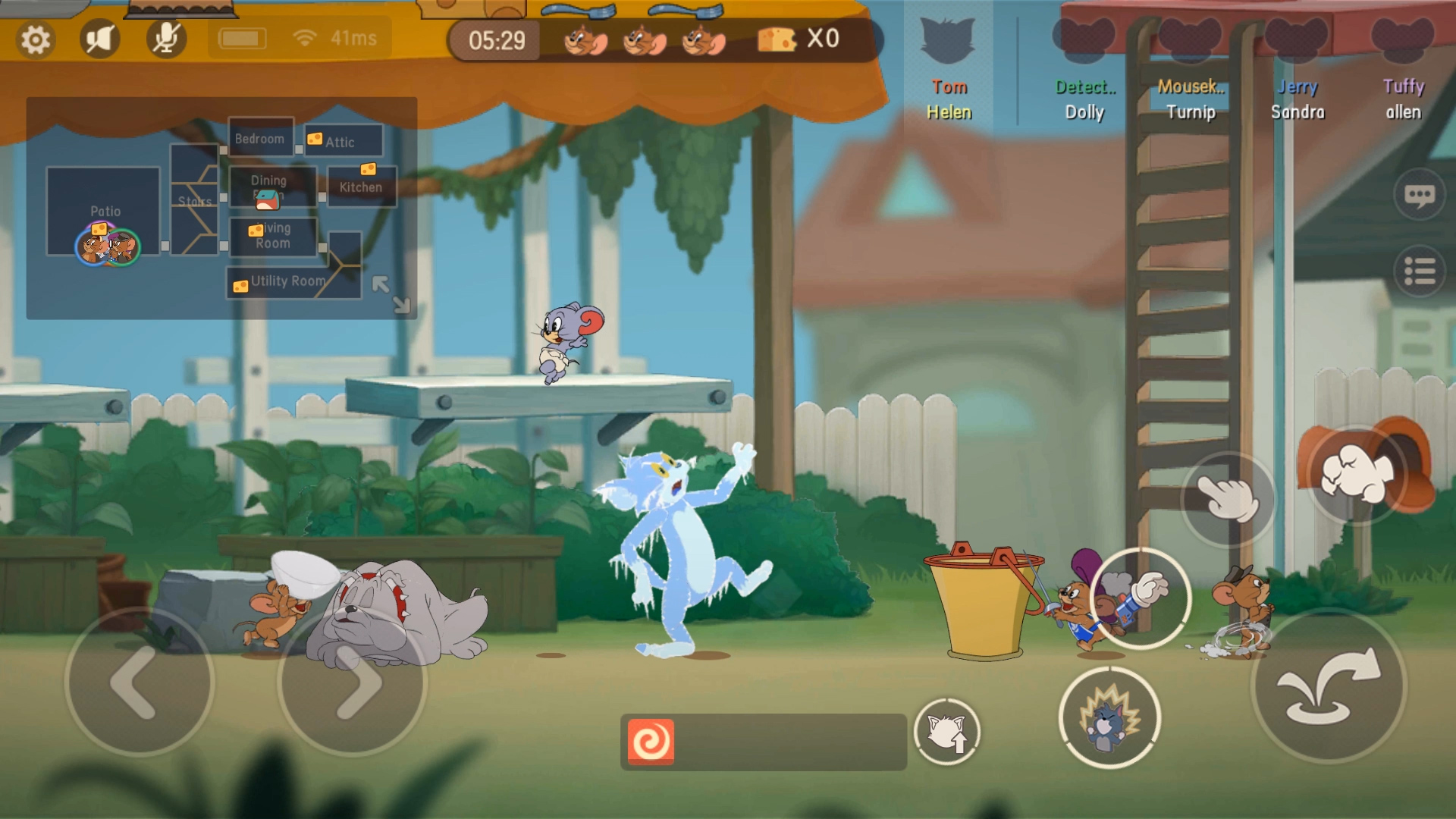Click a Jerry life head icon

(x=584, y=42)
